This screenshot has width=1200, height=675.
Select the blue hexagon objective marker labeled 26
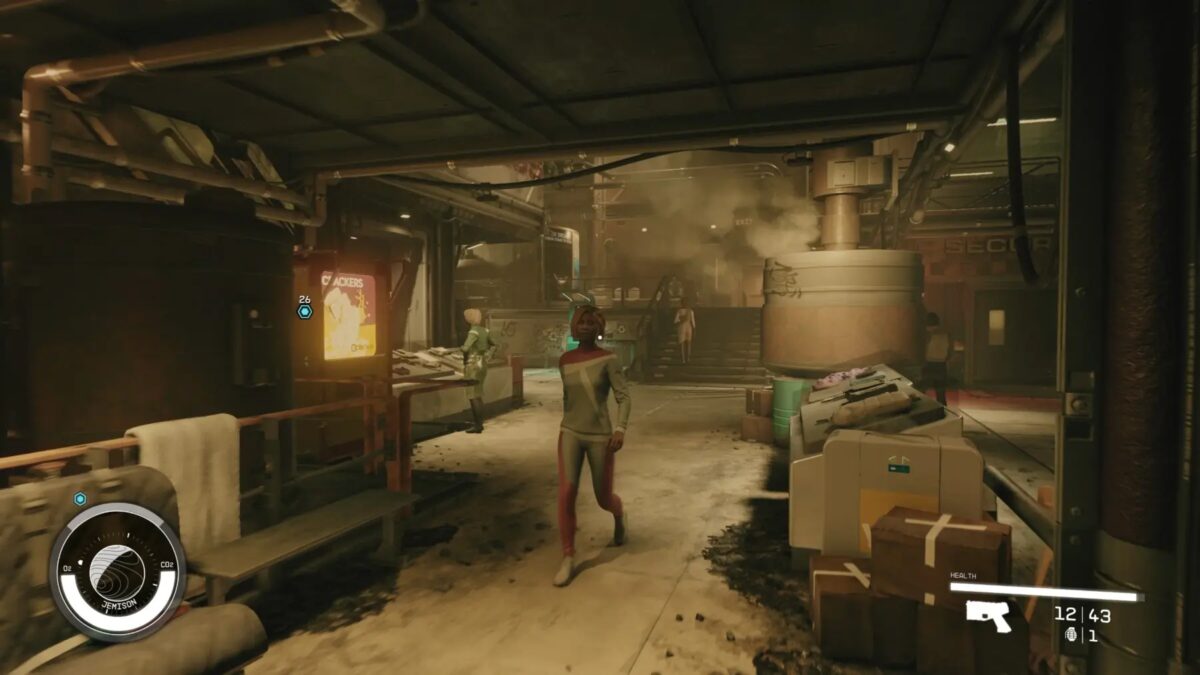point(304,311)
